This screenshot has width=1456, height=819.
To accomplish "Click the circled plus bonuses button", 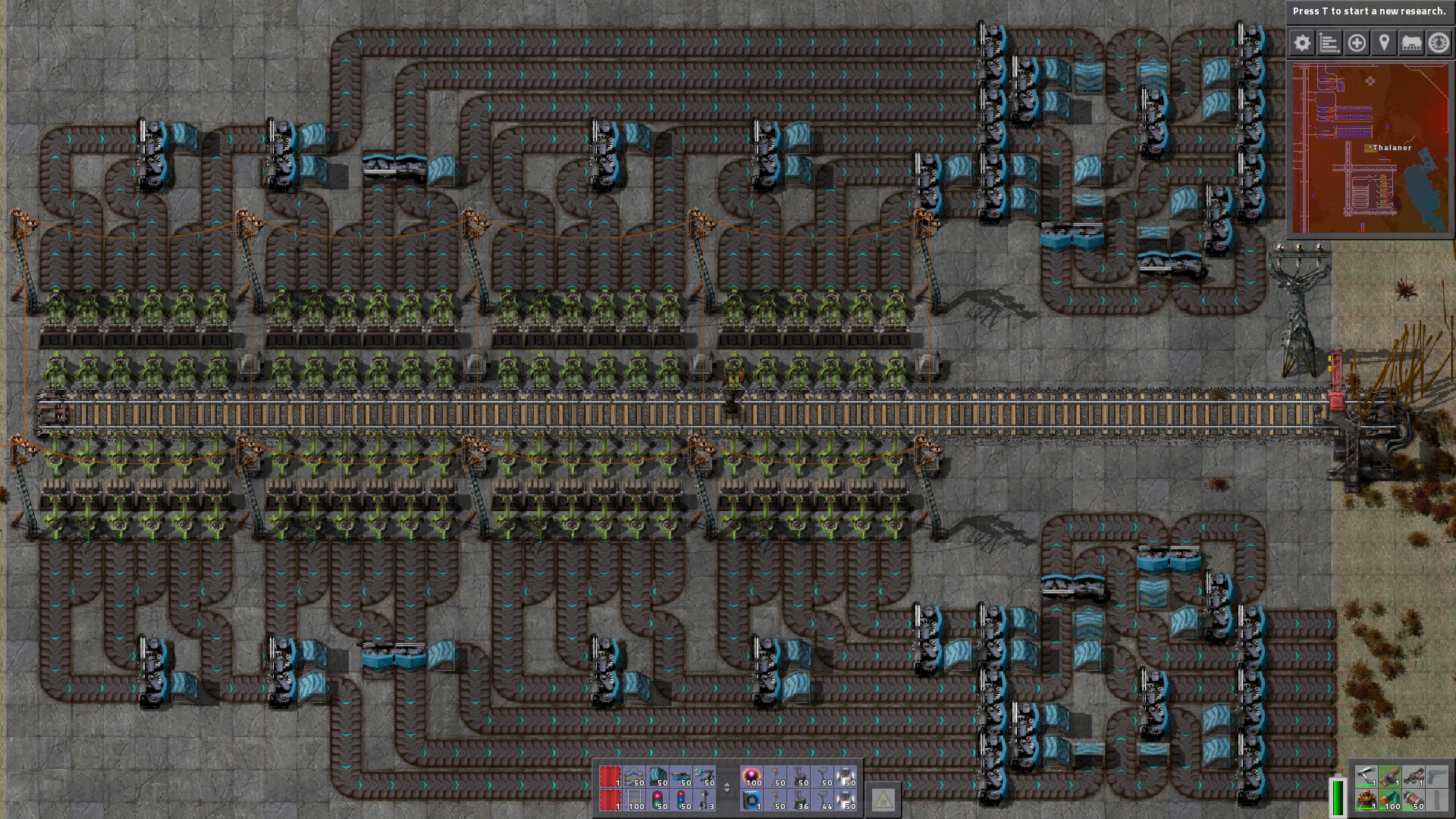I will [x=1357, y=43].
